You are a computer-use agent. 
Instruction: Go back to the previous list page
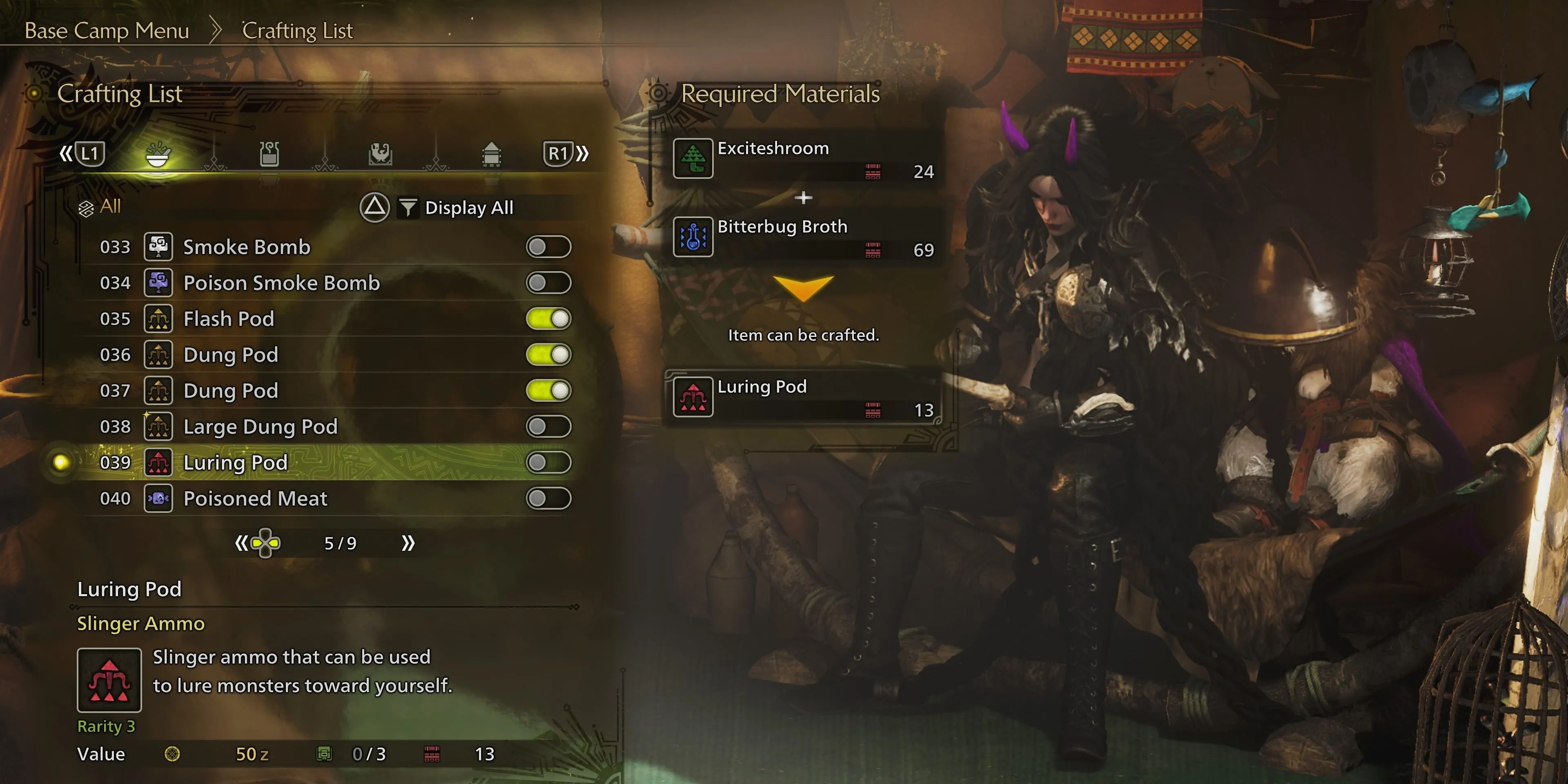tap(242, 543)
